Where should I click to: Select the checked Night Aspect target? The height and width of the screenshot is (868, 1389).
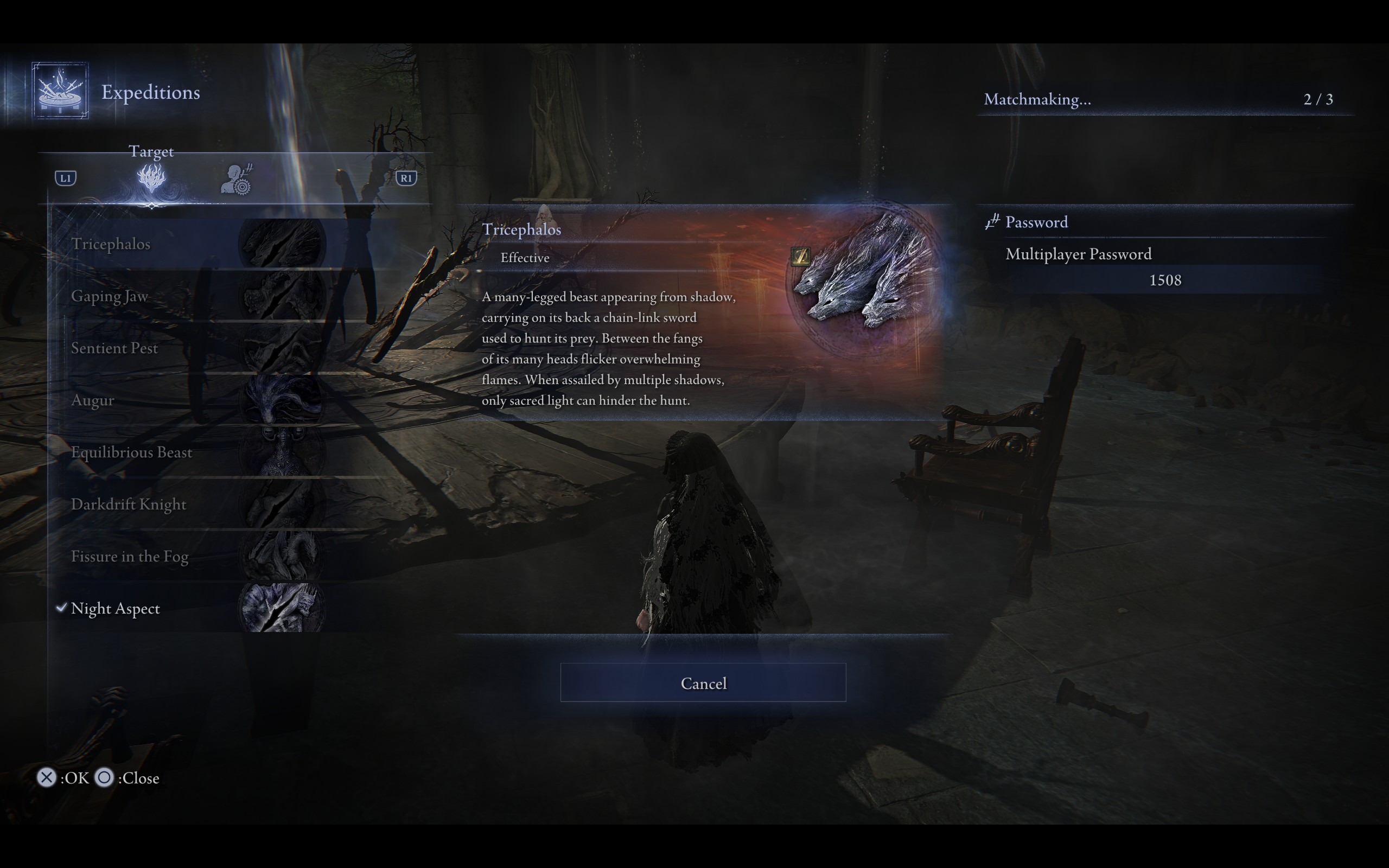click(x=116, y=609)
